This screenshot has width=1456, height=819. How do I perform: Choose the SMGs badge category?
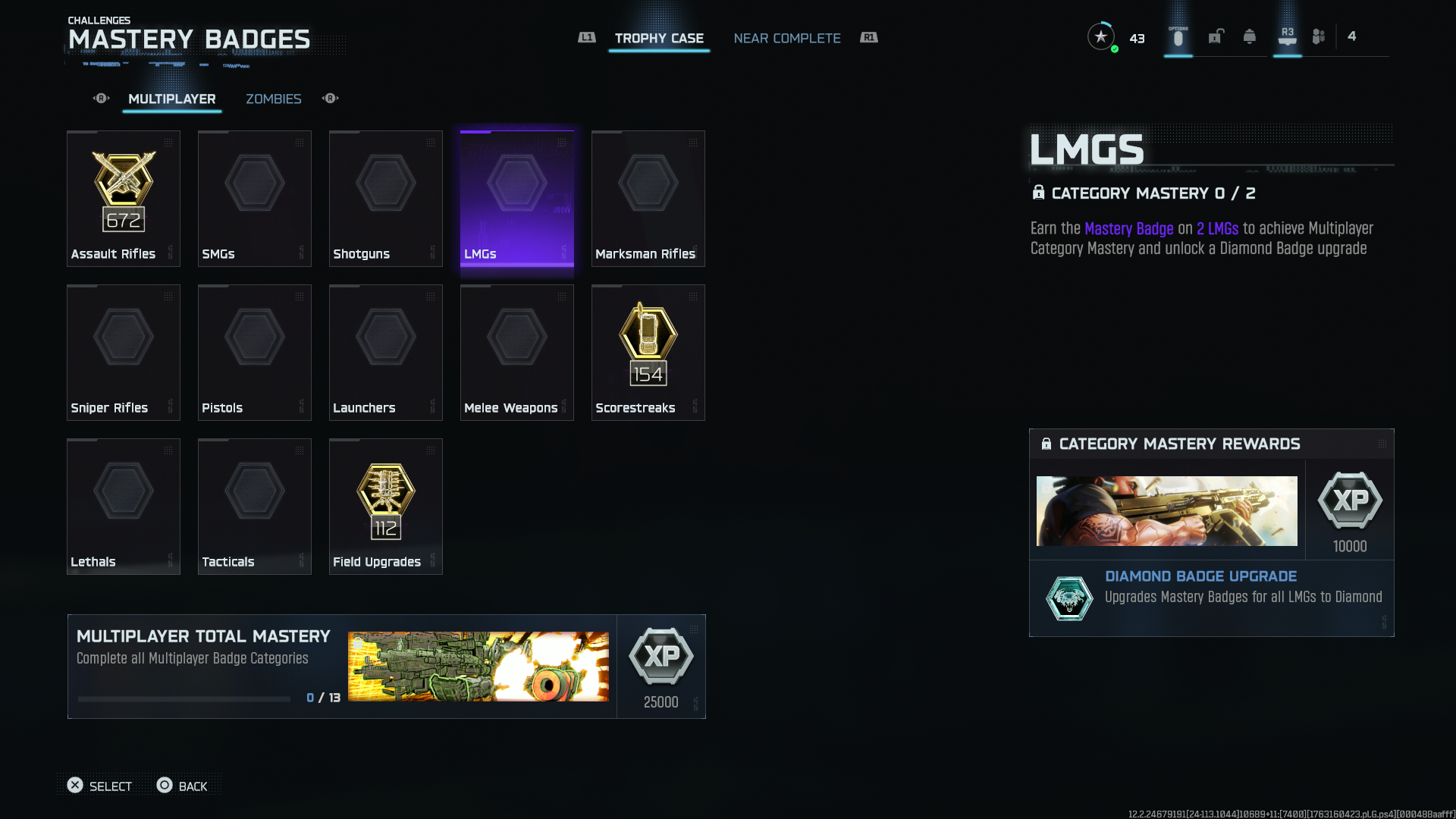pos(255,199)
